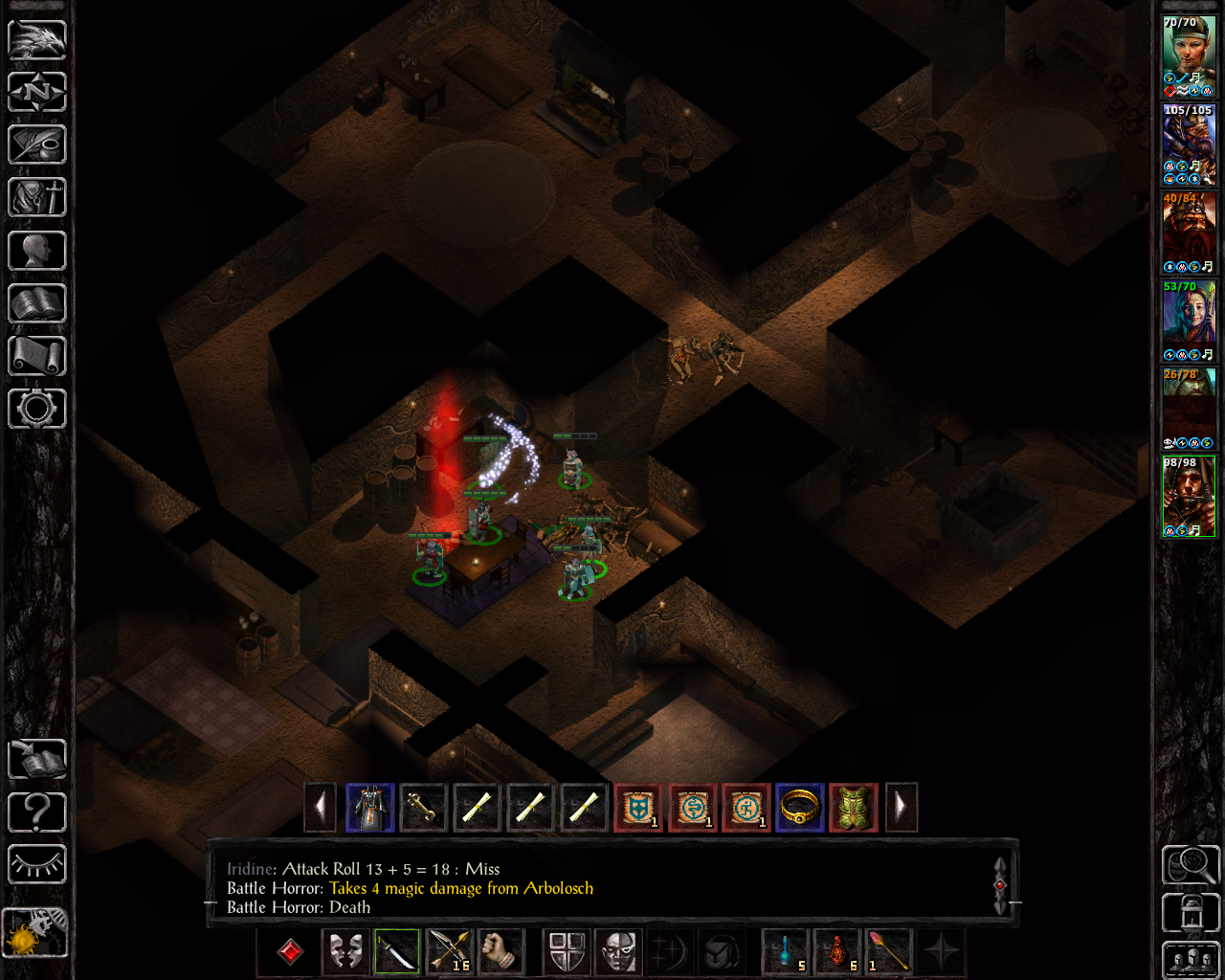
Task: Take the green armor from the loot bar
Action: pyautogui.click(x=853, y=808)
